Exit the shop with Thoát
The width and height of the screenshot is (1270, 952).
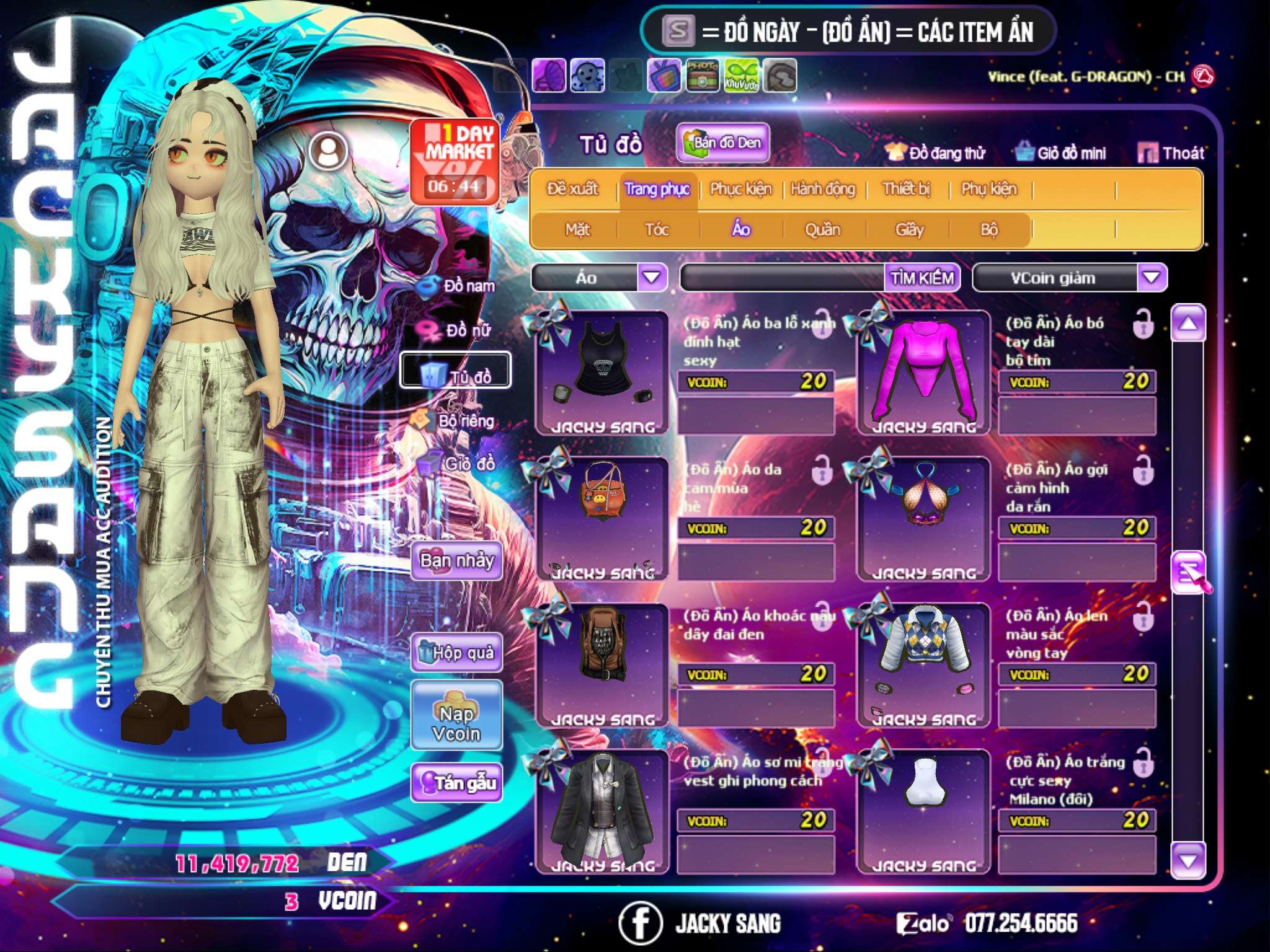coord(1171,152)
